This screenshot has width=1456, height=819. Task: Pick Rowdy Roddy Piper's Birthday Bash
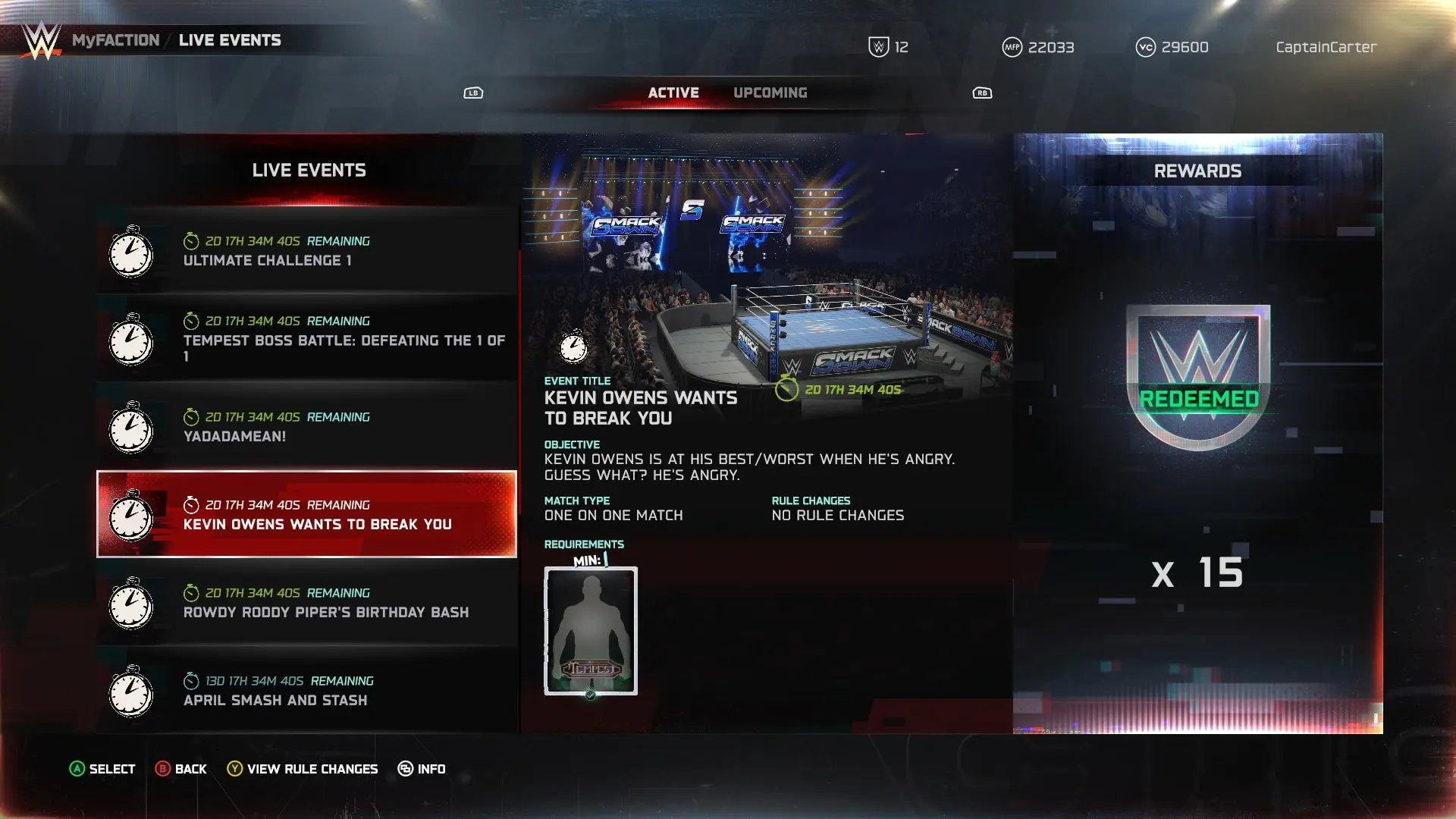(306, 603)
